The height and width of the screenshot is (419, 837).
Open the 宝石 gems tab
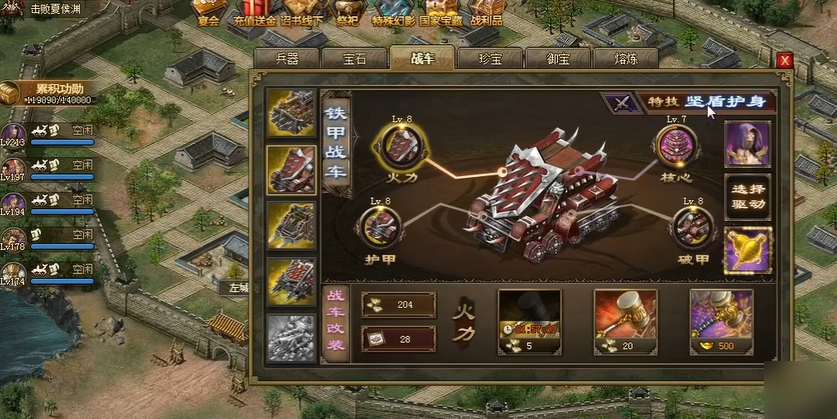click(354, 58)
